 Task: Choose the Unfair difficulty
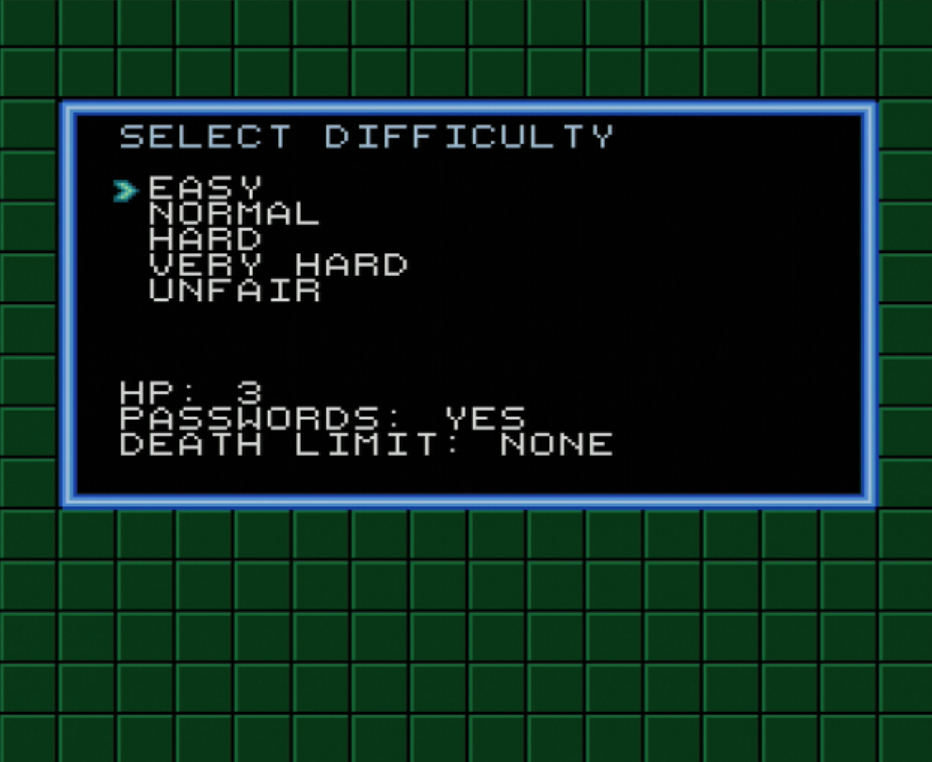(234, 291)
